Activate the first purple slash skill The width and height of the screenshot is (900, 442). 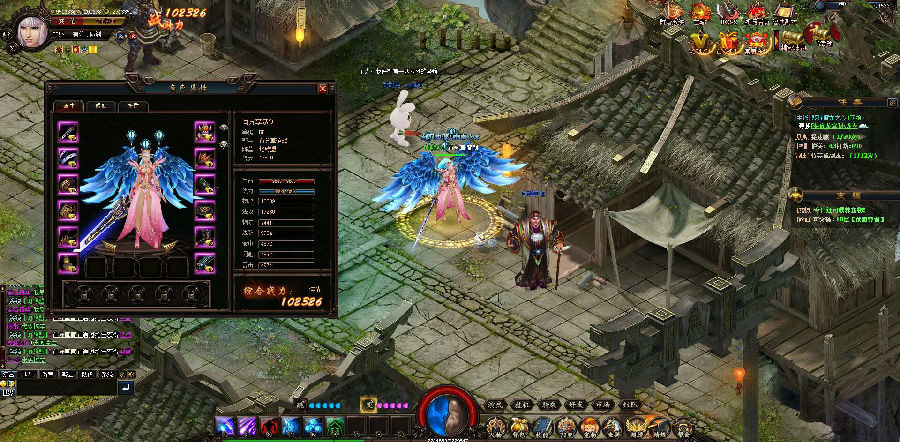(226, 427)
